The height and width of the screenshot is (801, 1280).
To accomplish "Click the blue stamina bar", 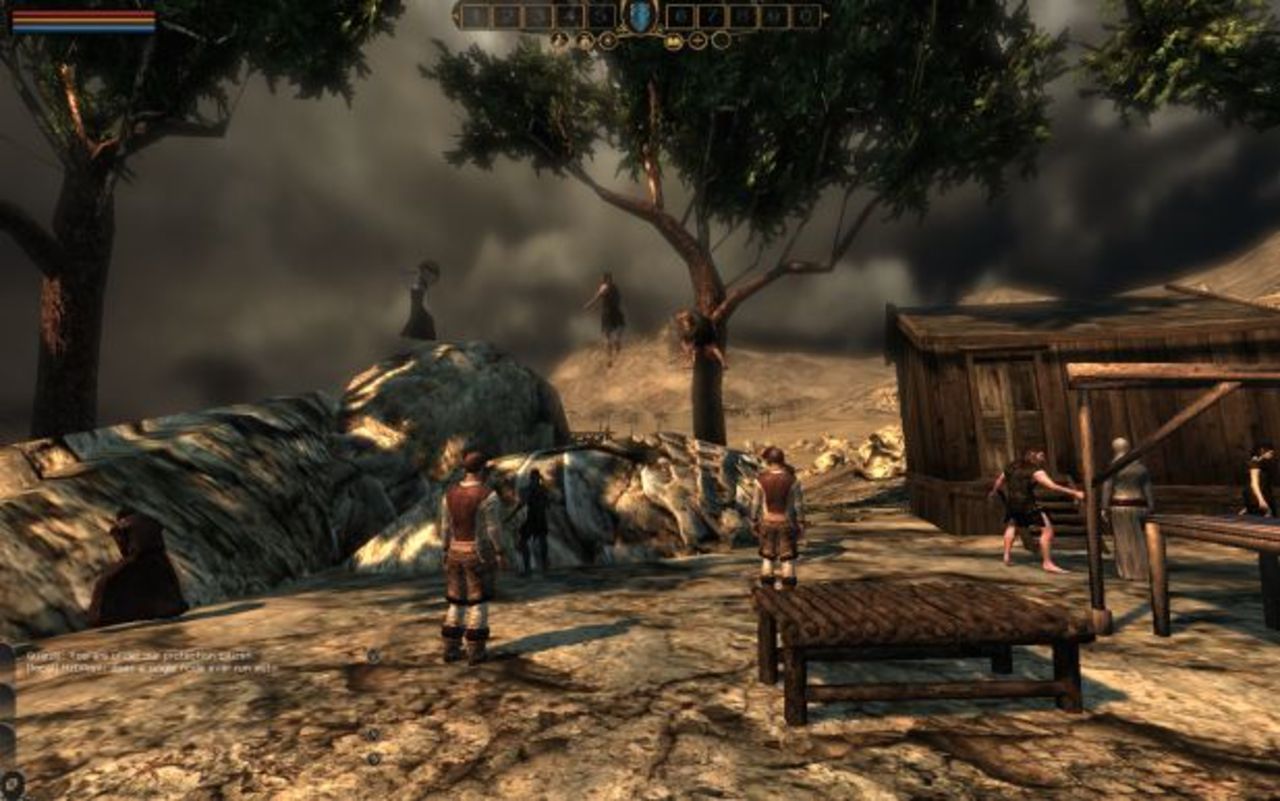I will click(85, 28).
